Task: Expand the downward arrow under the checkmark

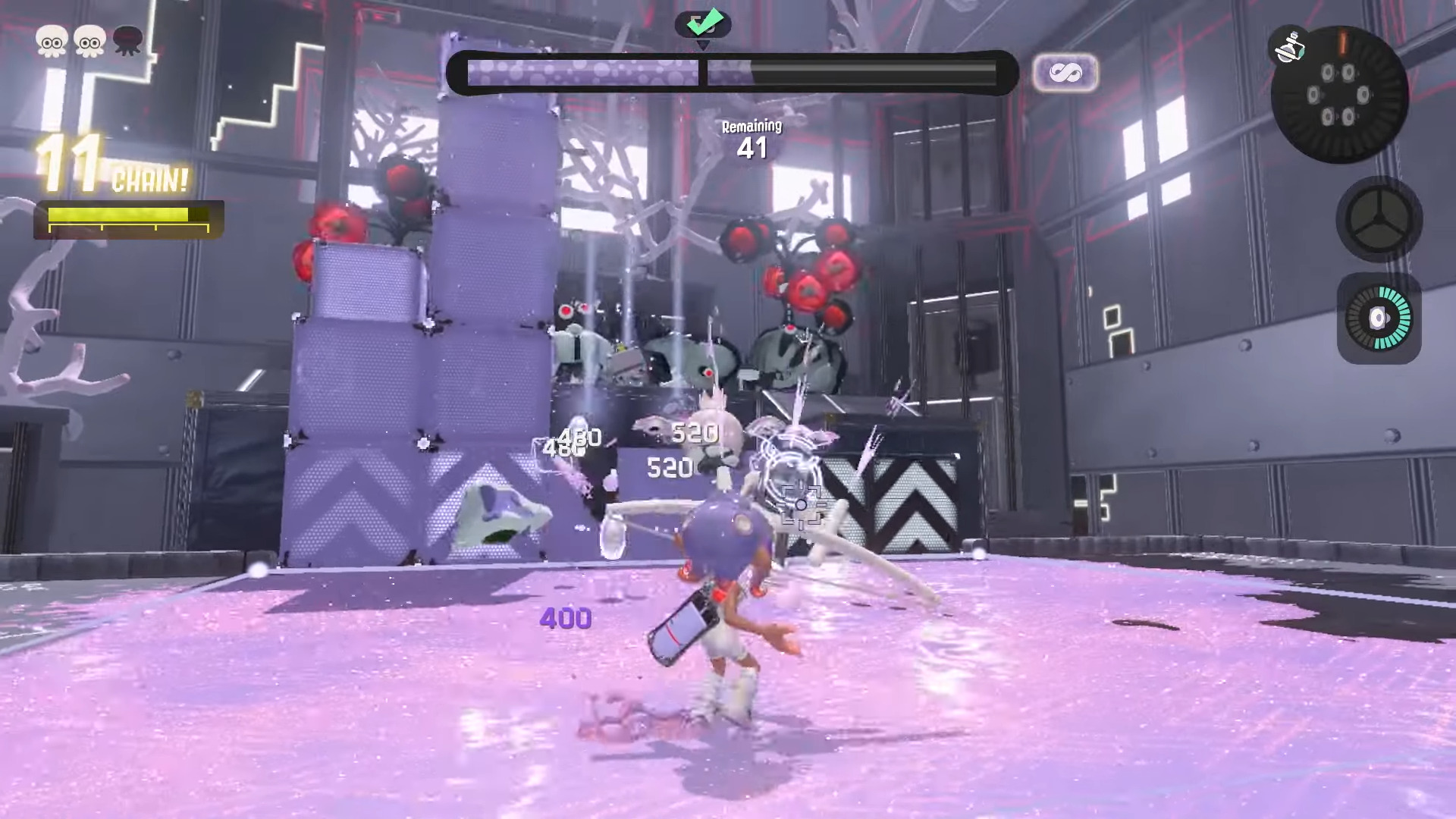Action: coord(704,45)
